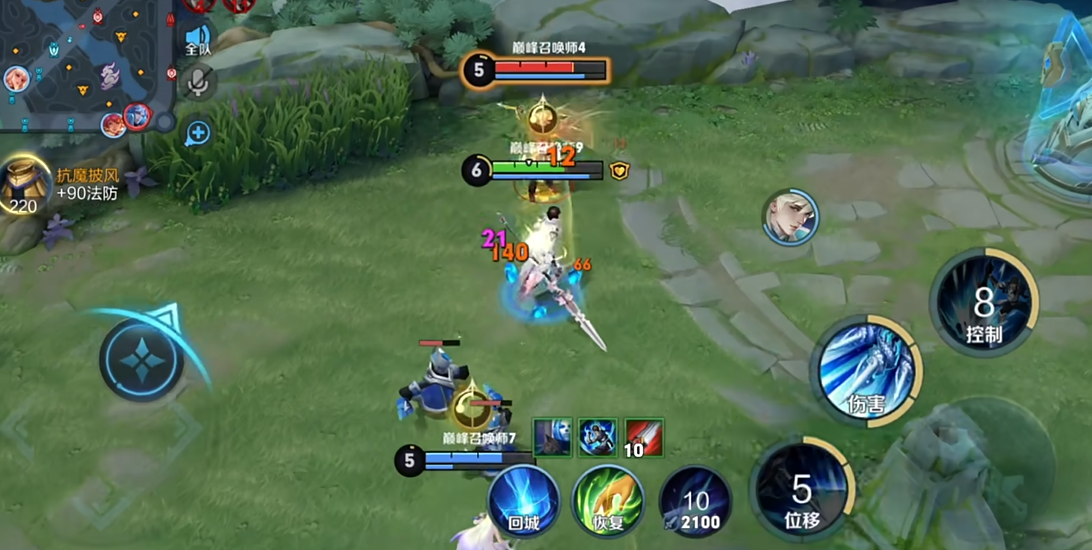Viewport: 1092px width, 550px height.
Task: Activate the 回城 recall button
Action: click(x=524, y=499)
